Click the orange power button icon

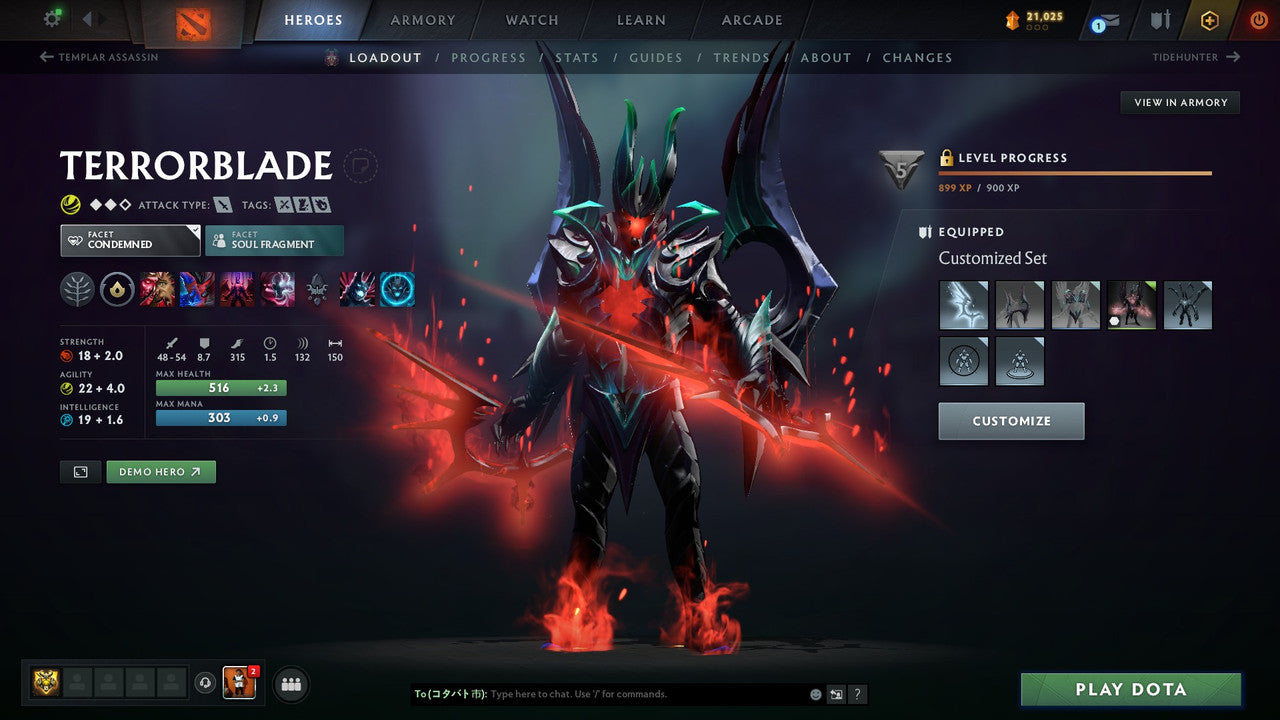pyautogui.click(x=1258, y=19)
